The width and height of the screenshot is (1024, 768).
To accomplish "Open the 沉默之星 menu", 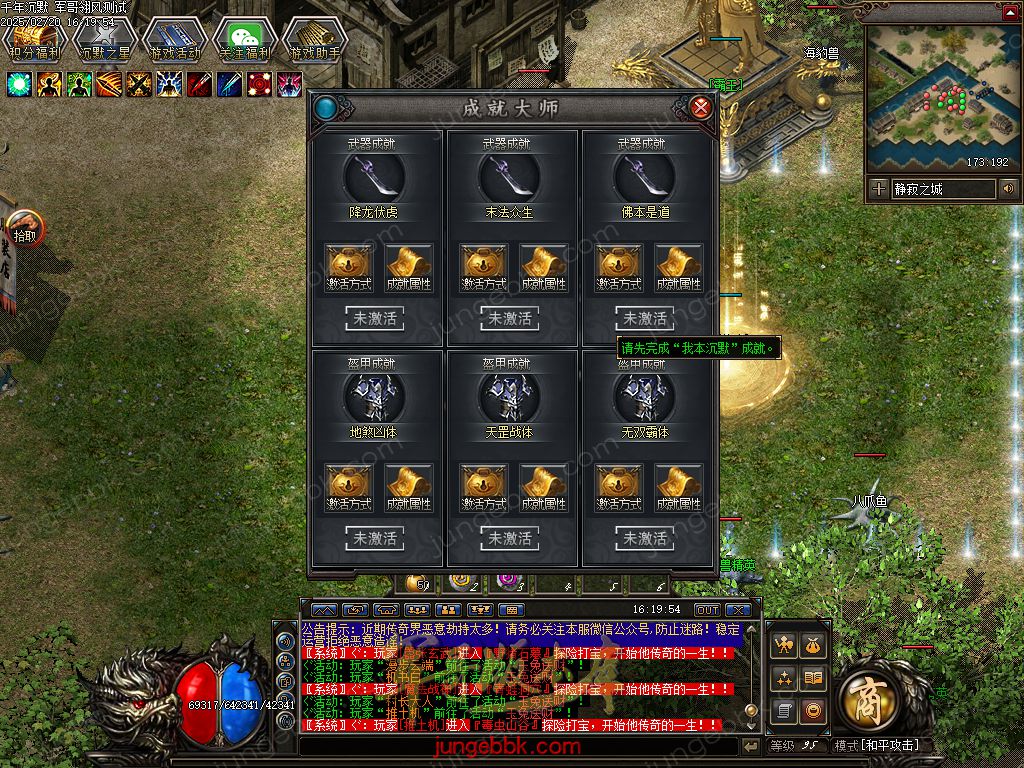I will [105, 40].
